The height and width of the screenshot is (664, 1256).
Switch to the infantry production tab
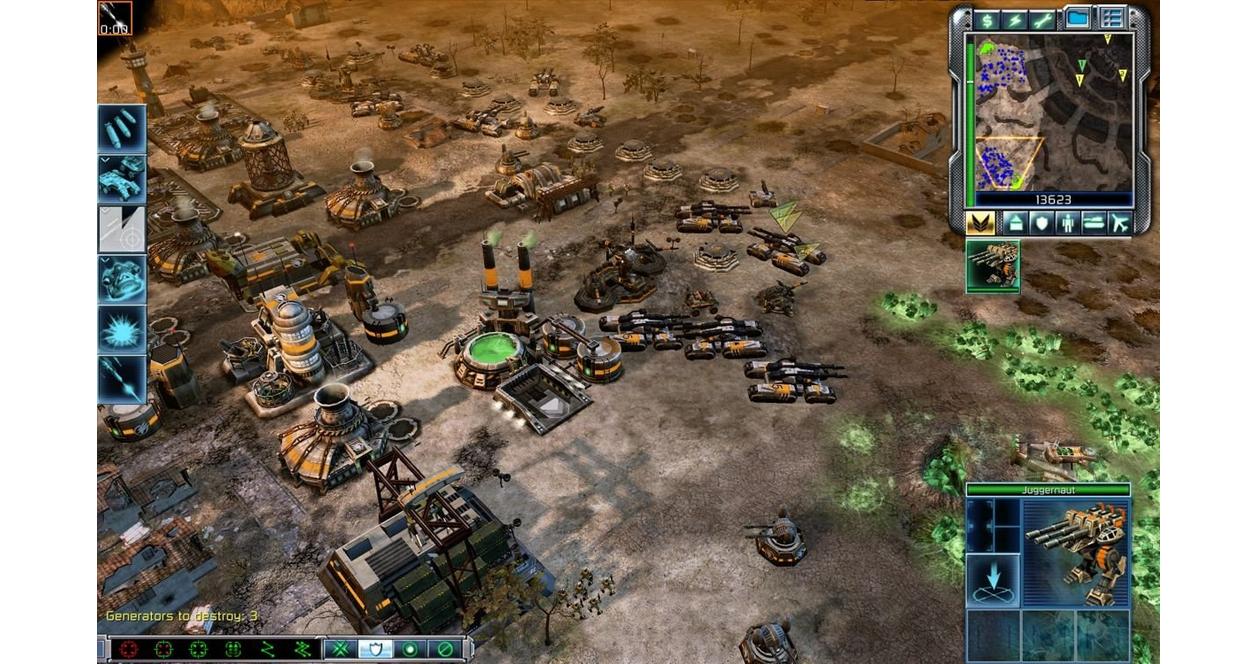[1066, 222]
